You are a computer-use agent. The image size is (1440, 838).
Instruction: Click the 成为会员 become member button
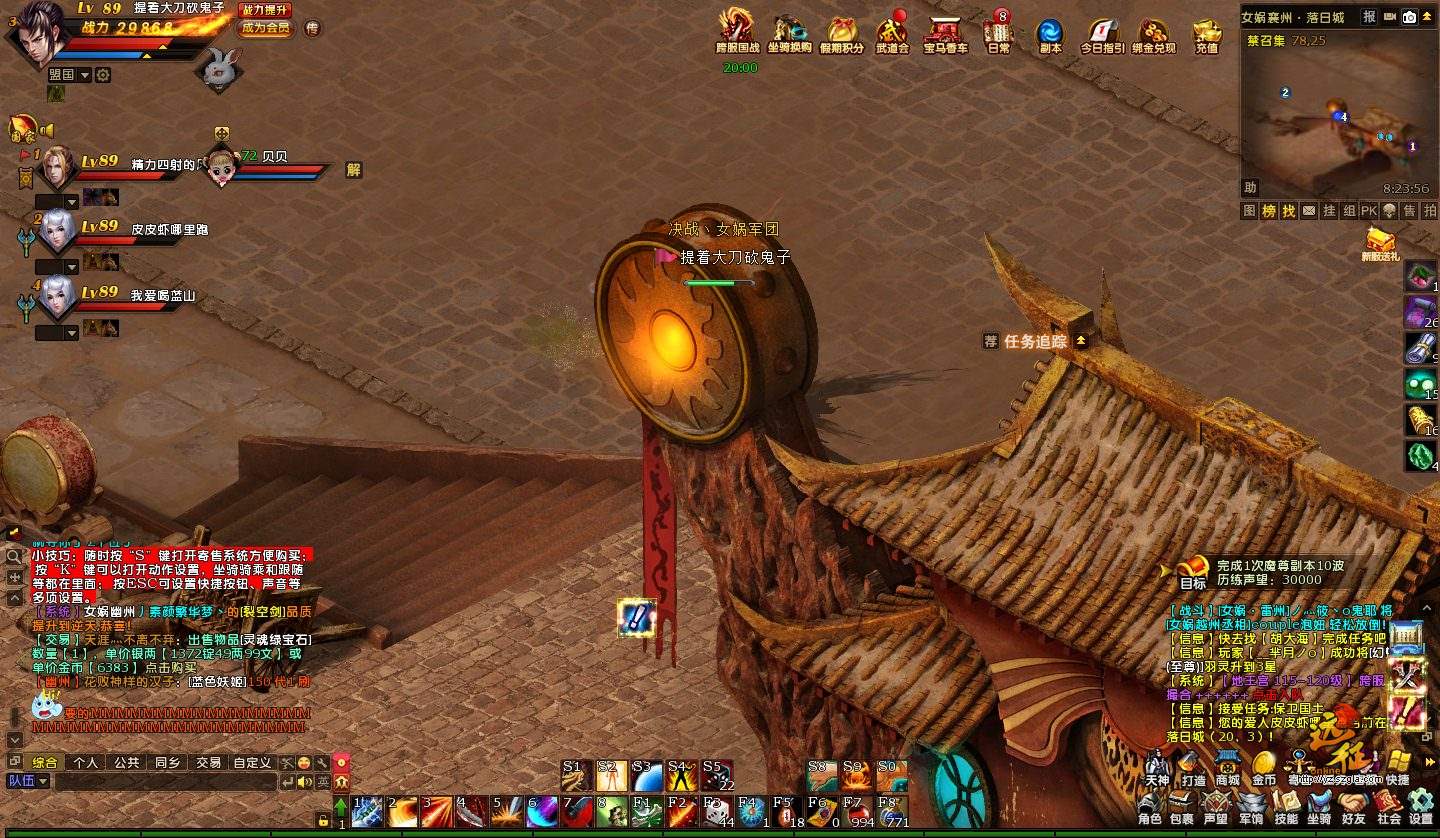click(x=265, y=28)
